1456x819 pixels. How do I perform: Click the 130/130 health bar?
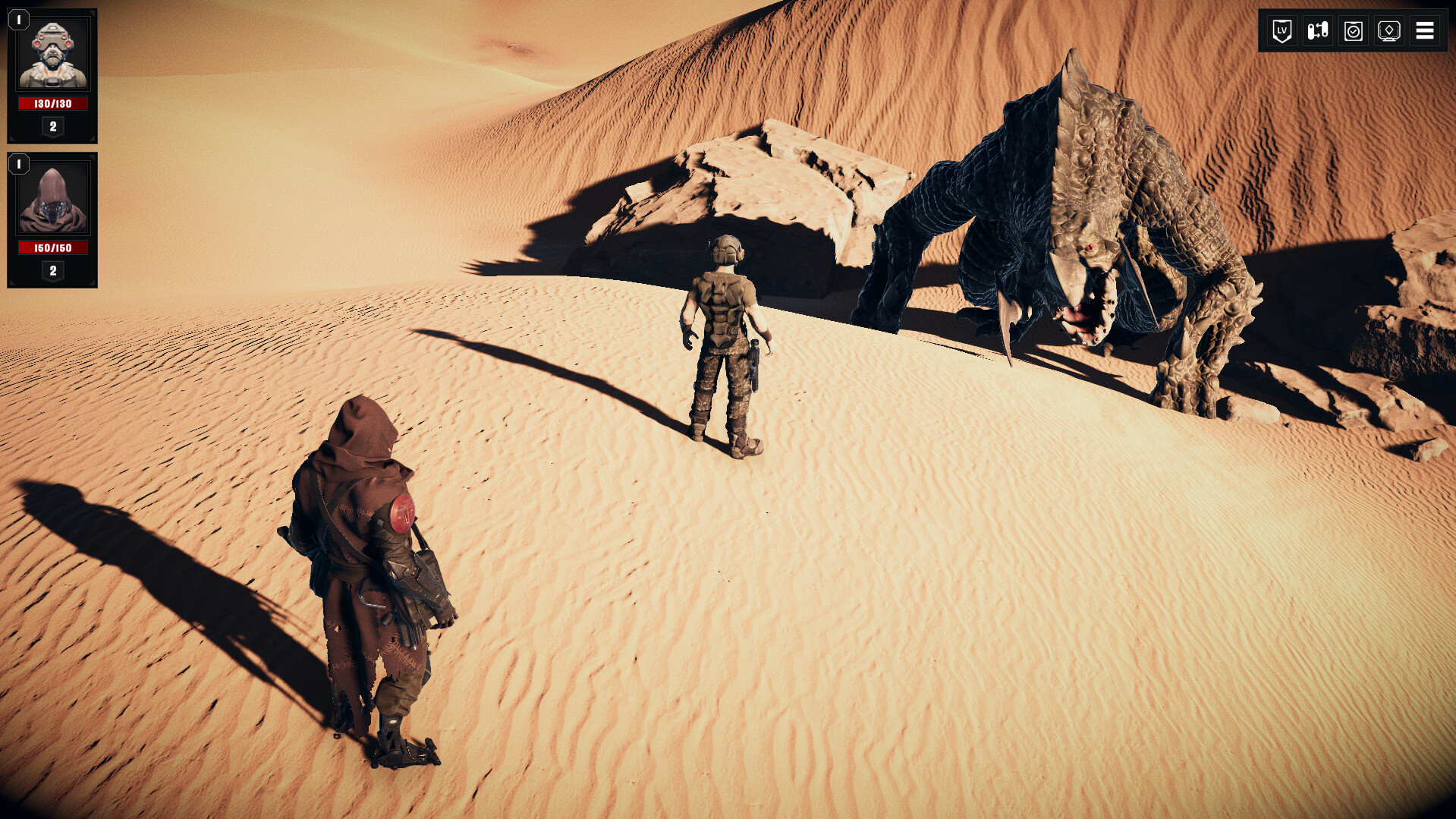[x=52, y=103]
